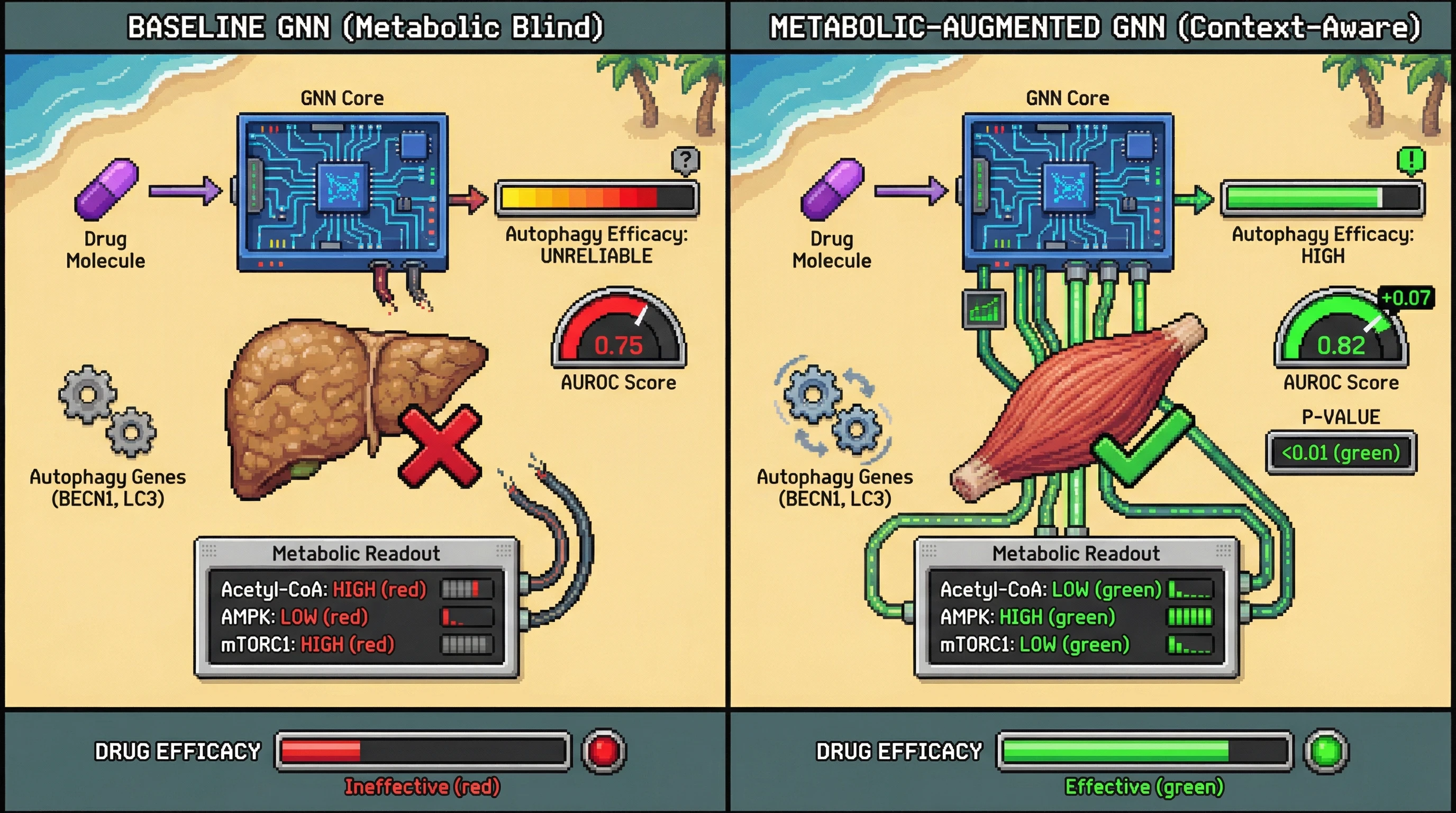Click the green exclamation mark alert icon
This screenshot has height=813, width=1456.
pos(1411,160)
